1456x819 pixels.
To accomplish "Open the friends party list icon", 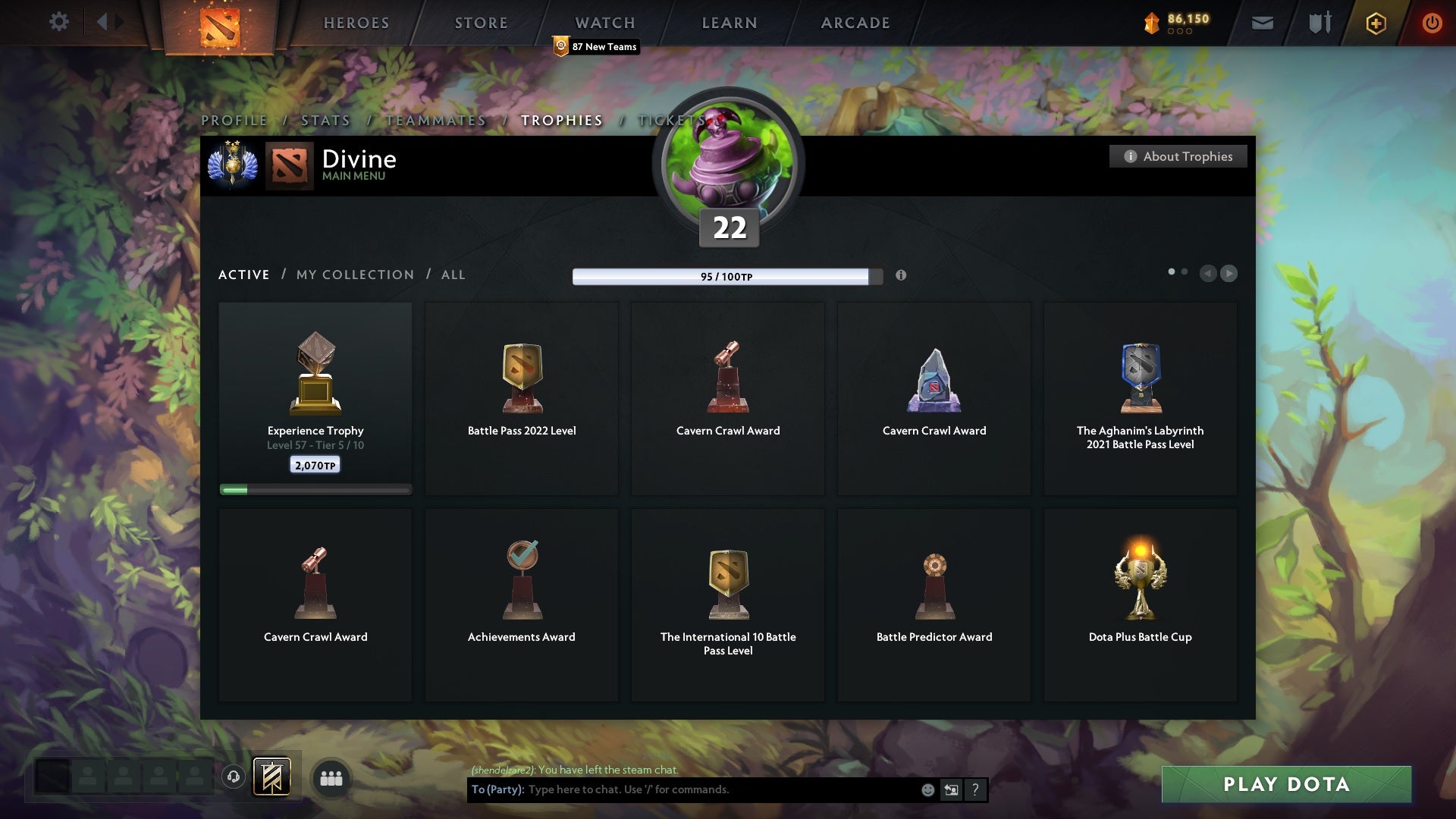I will click(x=331, y=778).
